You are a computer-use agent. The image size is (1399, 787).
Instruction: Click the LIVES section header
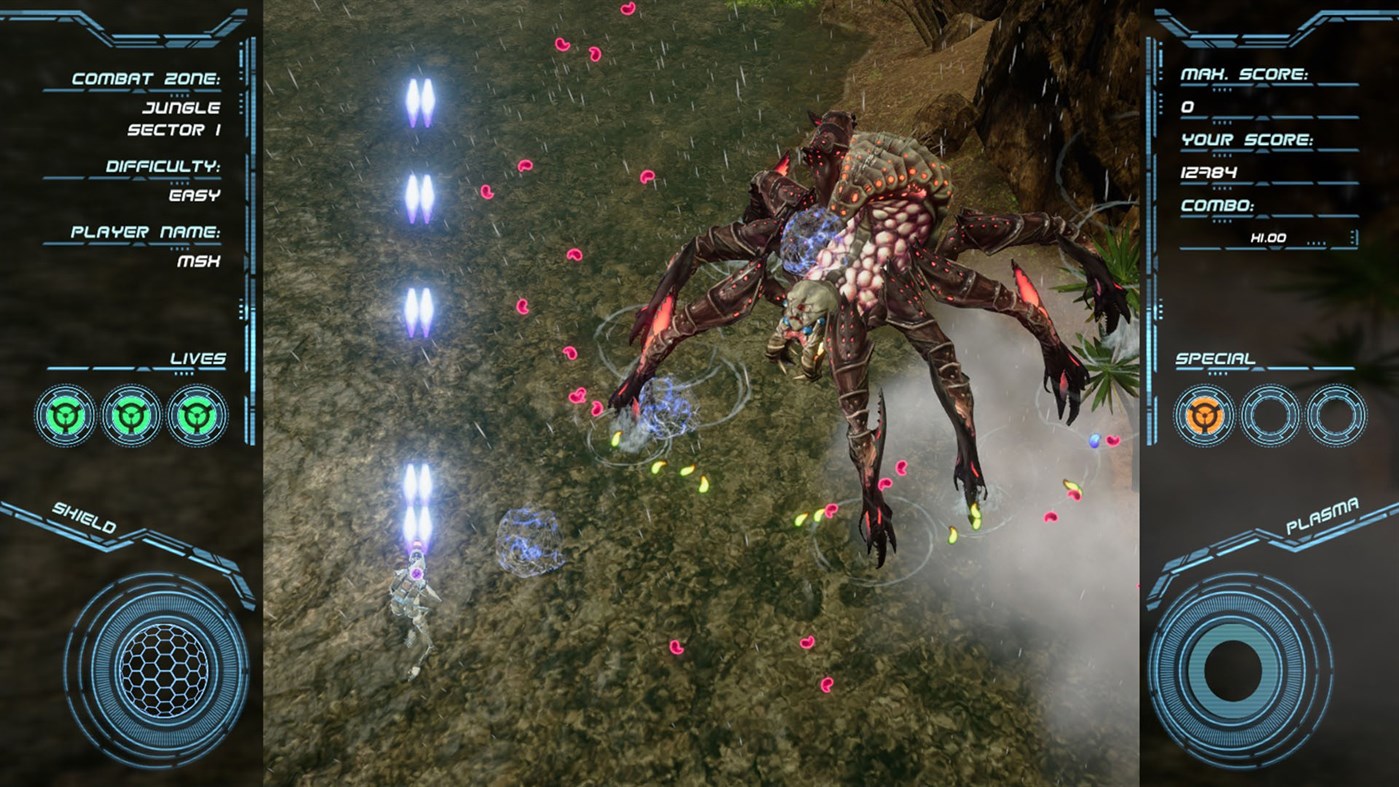point(199,357)
